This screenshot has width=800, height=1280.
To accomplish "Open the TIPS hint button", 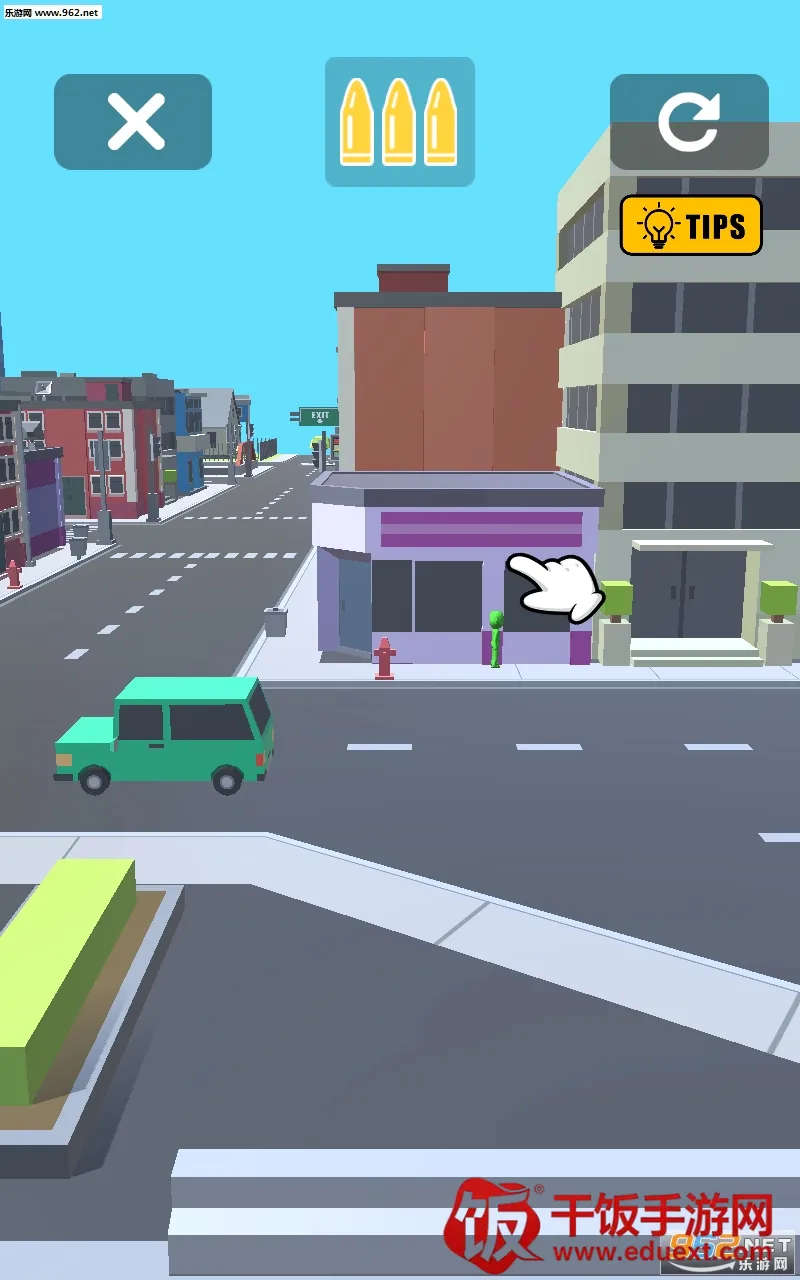I will coord(691,225).
